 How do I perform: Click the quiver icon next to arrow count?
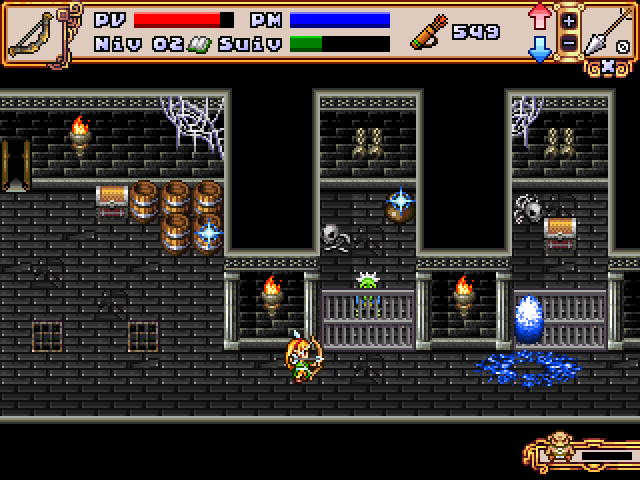pos(427,33)
